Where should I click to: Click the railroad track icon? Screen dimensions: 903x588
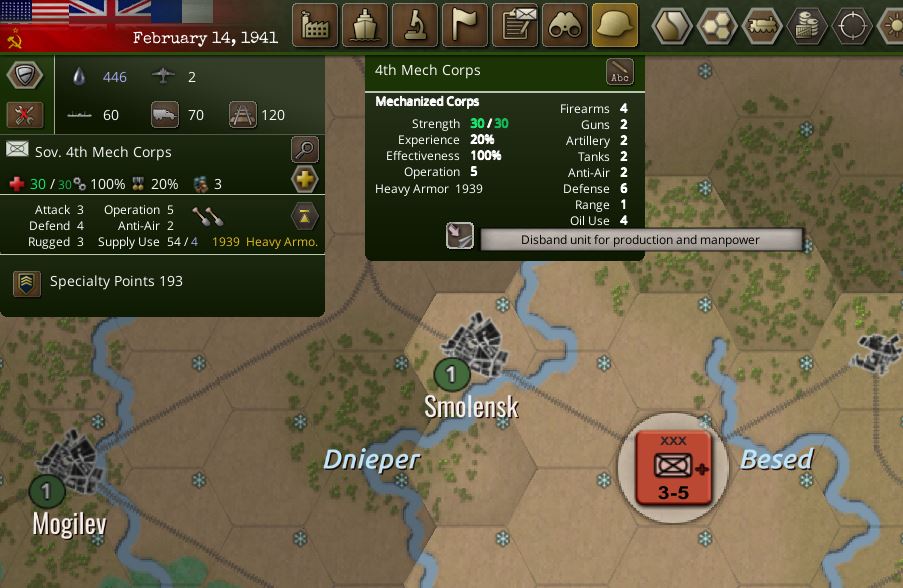(242, 114)
